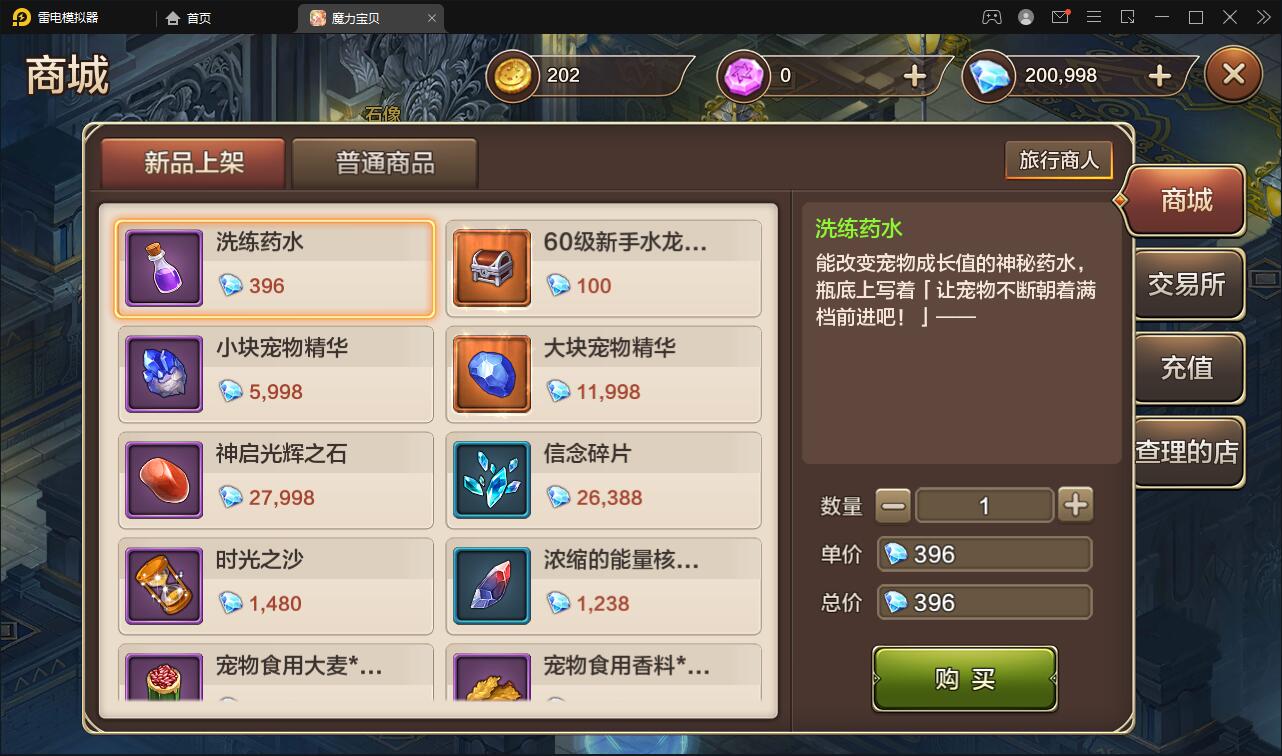Open the emulator mailbox with red notification dot
The image size is (1282, 756).
[1060, 16]
